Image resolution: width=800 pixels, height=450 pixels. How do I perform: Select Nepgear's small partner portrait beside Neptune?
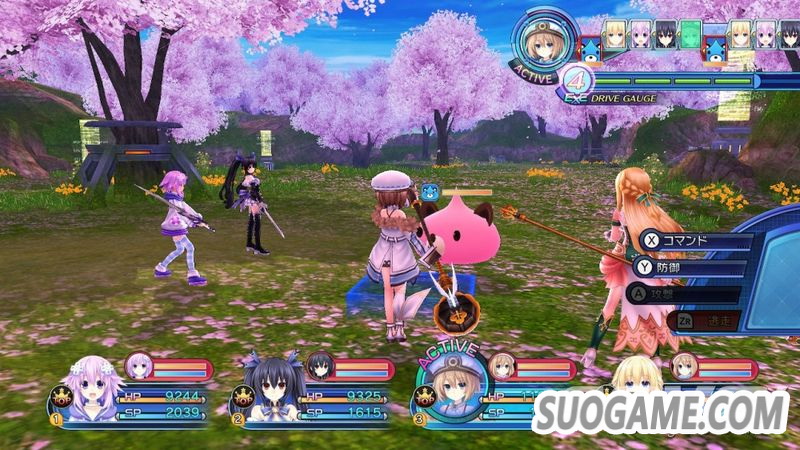137,366
